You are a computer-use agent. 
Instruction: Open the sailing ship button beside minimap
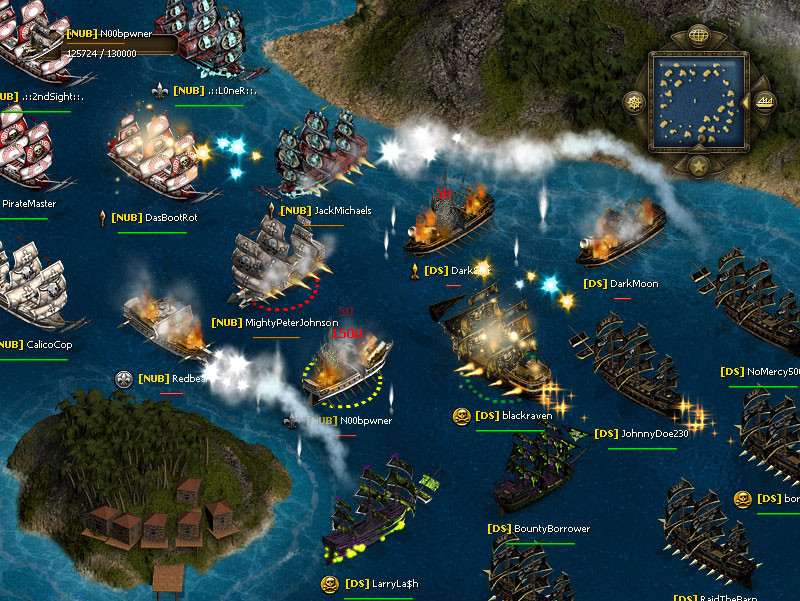click(765, 100)
